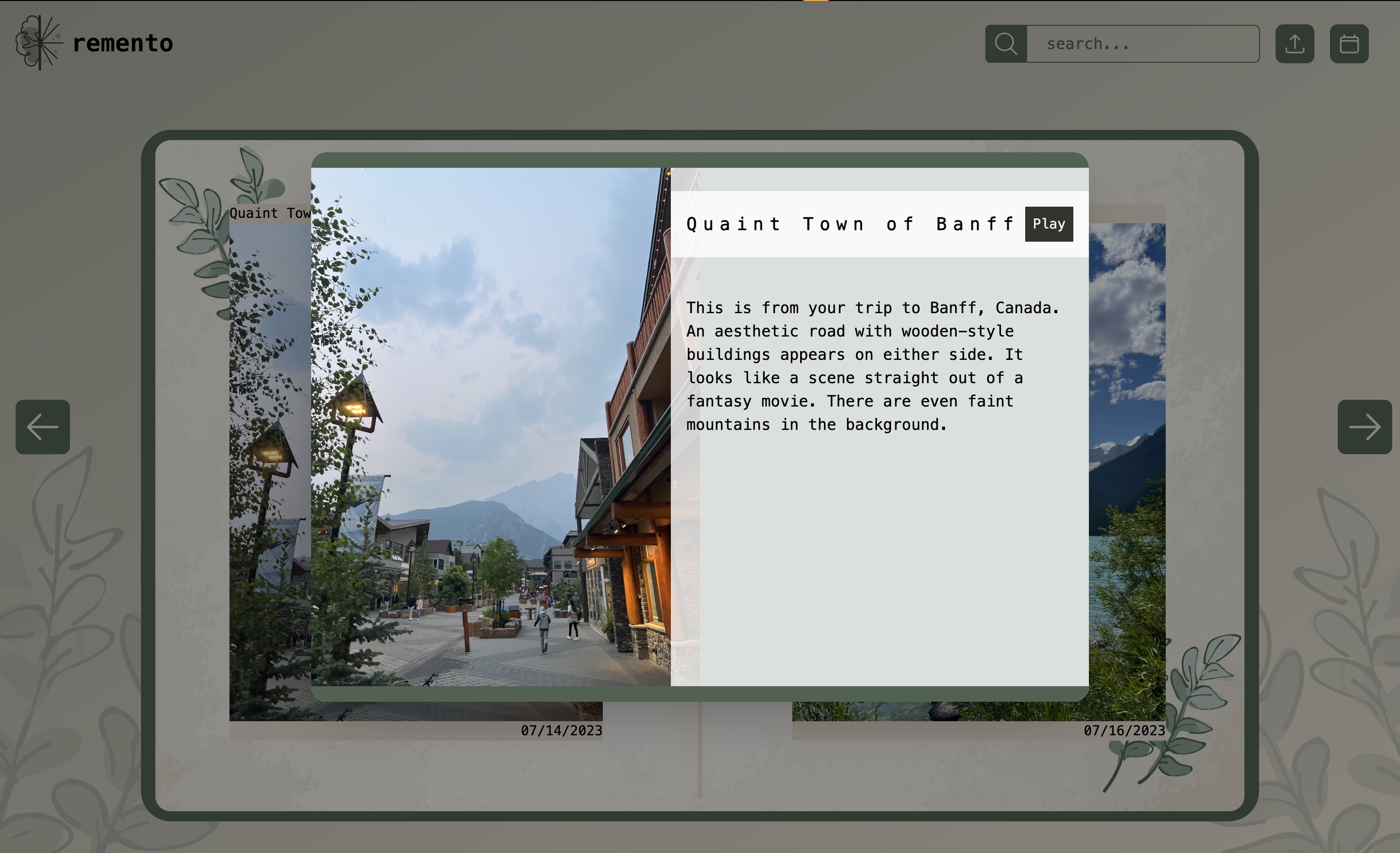Click the enlarged Banff street photo

click(x=490, y=426)
